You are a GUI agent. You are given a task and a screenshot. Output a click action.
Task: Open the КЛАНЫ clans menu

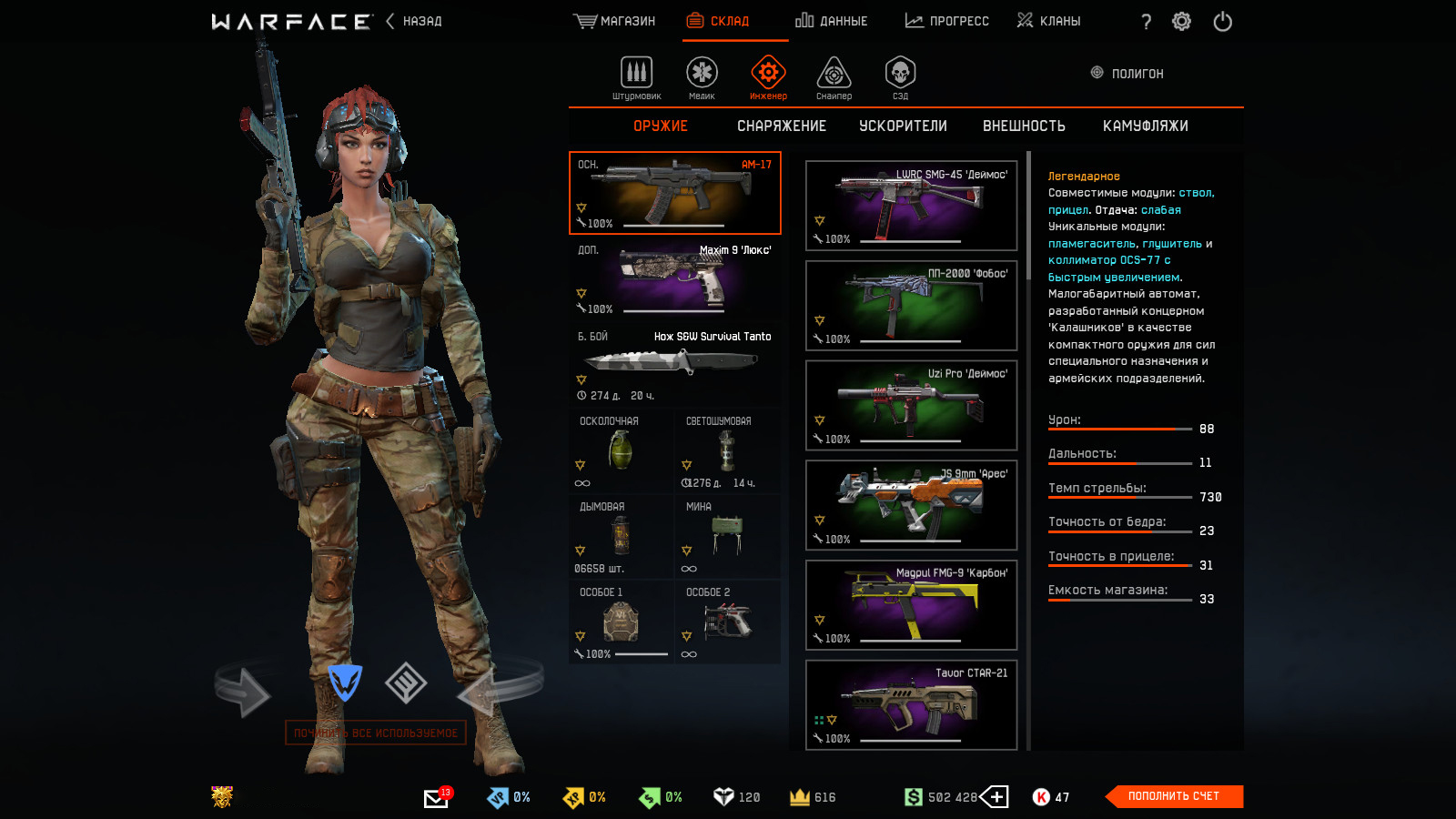pos(1049,21)
